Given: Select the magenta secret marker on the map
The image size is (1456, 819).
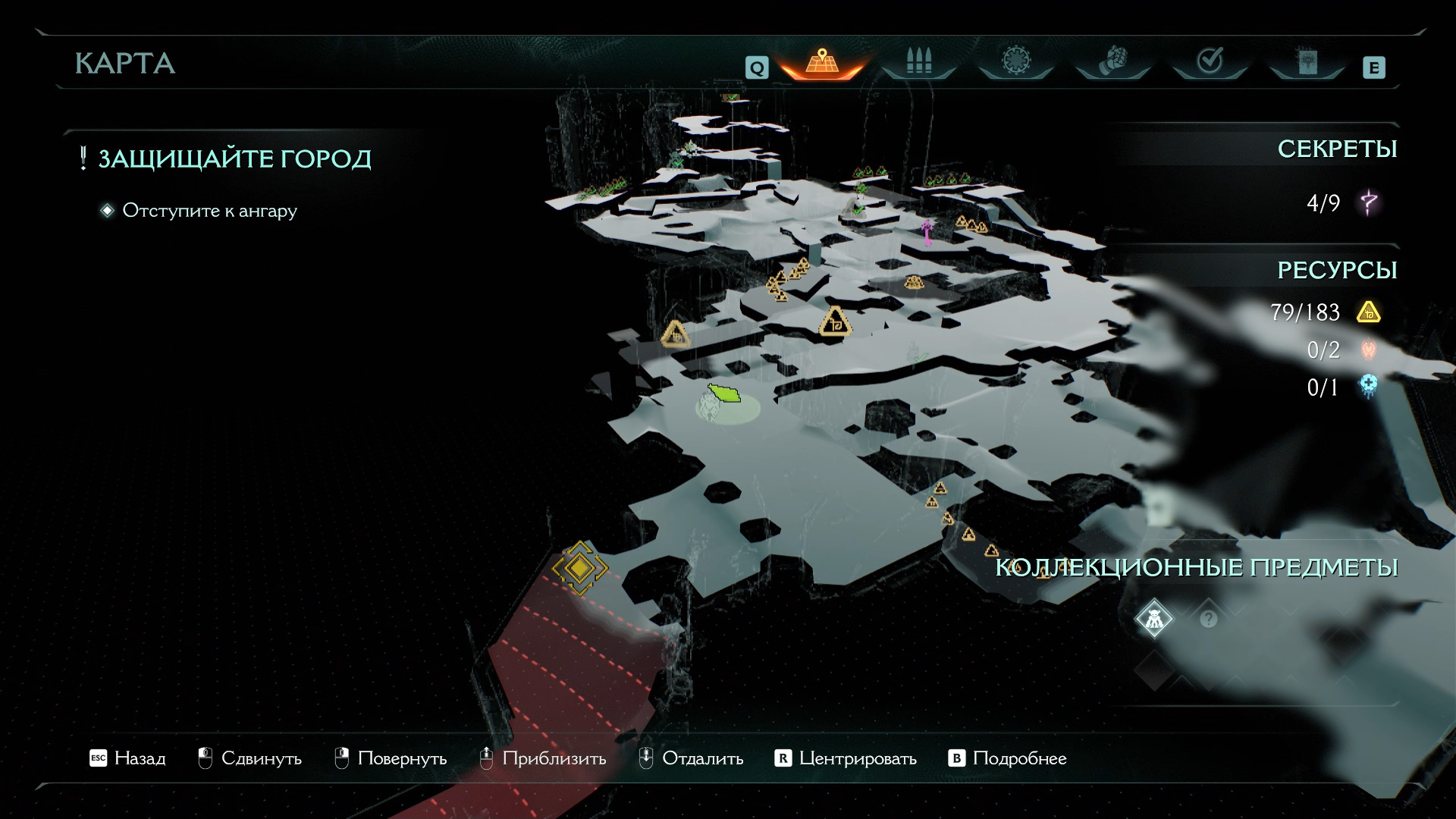Looking at the screenshot, I should click(x=927, y=231).
